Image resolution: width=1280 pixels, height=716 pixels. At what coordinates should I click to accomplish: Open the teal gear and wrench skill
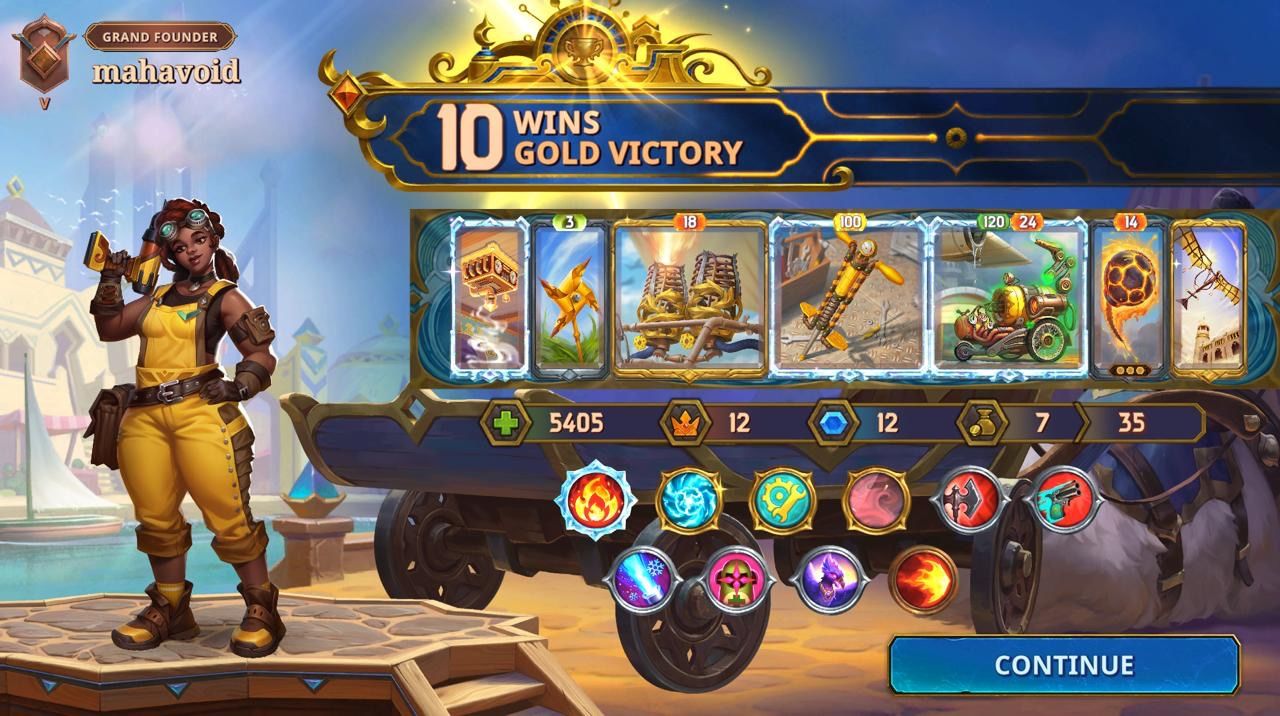click(x=782, y=499)
